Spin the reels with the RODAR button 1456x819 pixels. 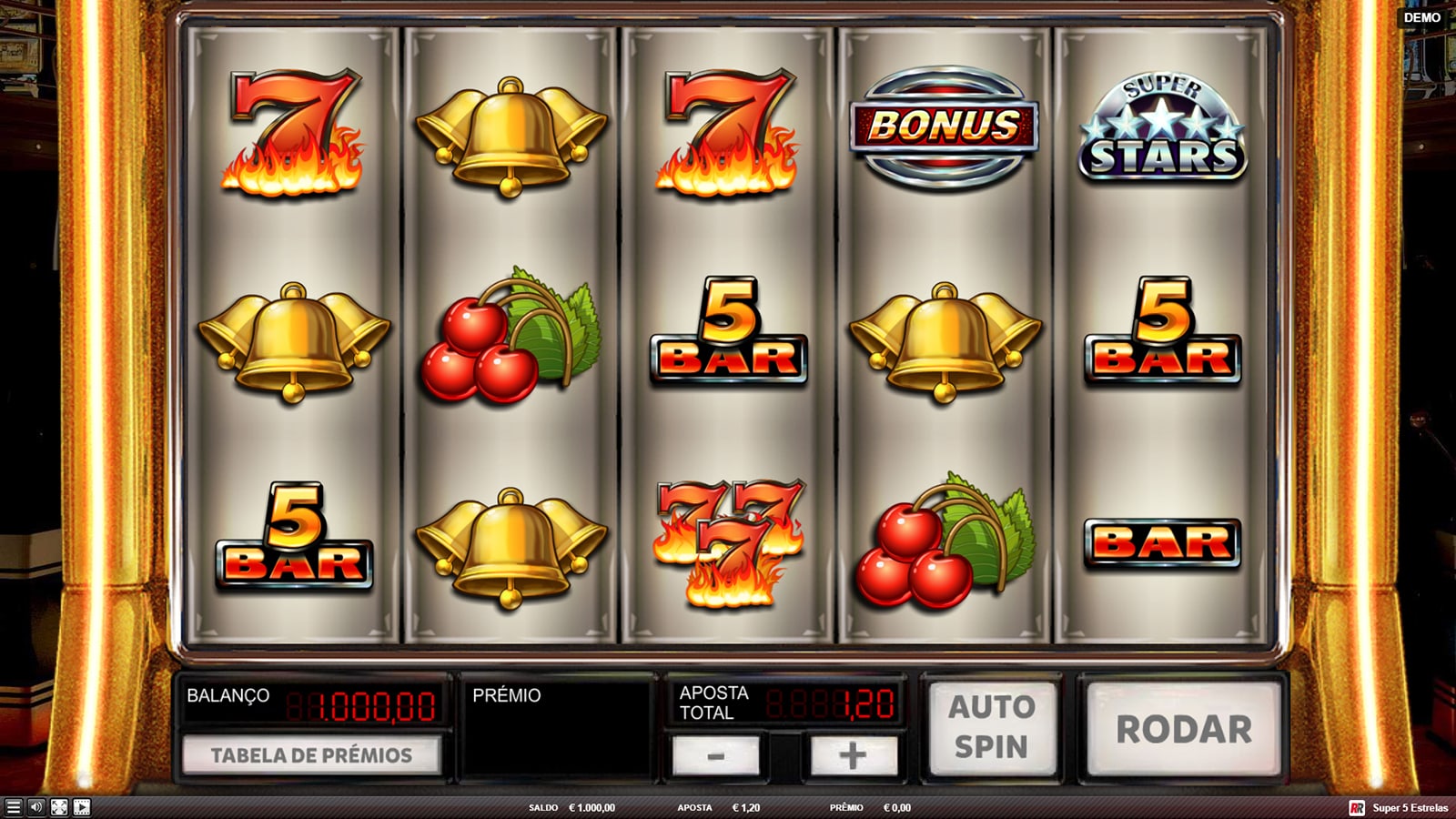(1183, 729)
